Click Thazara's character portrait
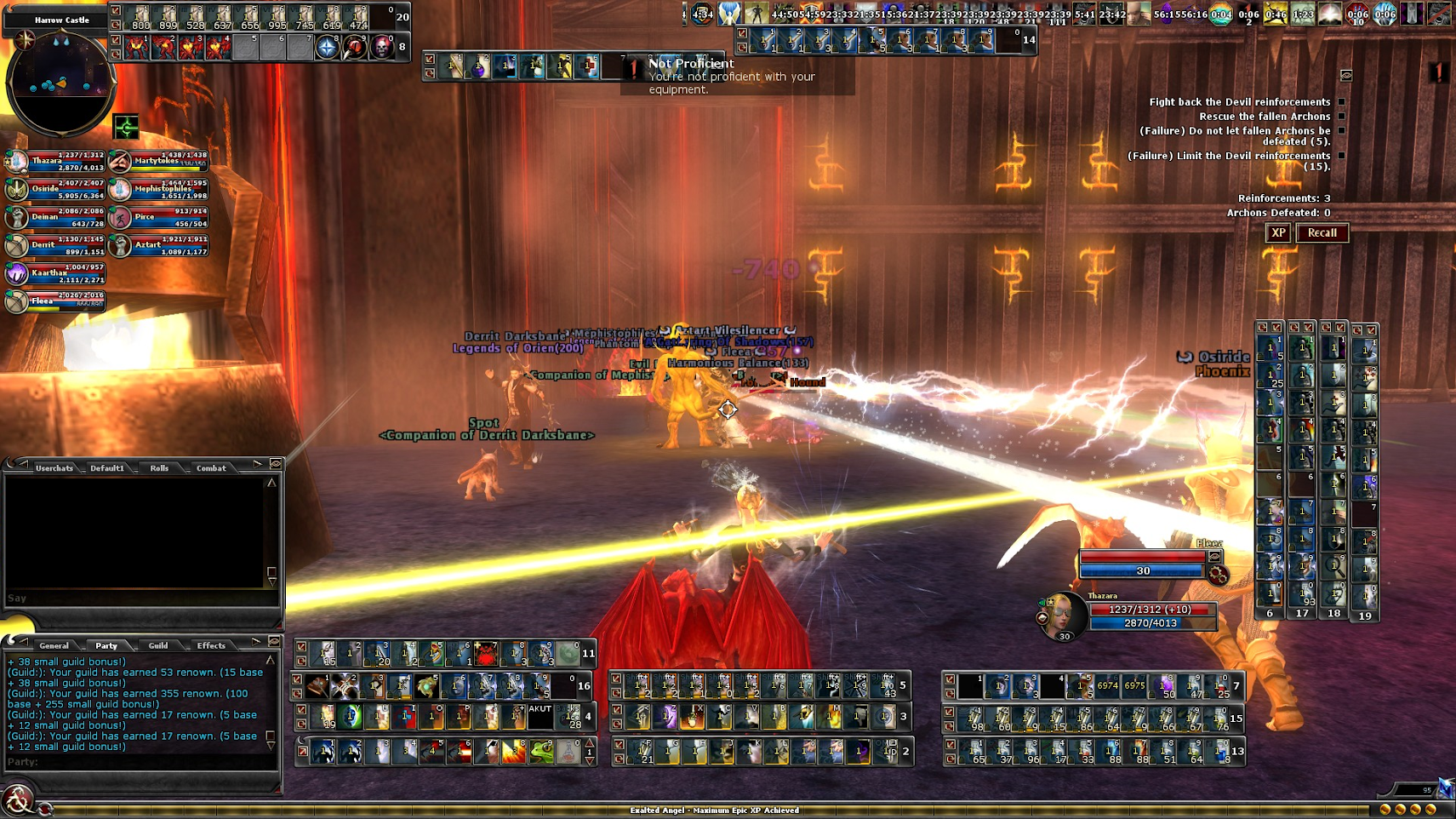The image size is (1456, 819). pos(1063,613)
